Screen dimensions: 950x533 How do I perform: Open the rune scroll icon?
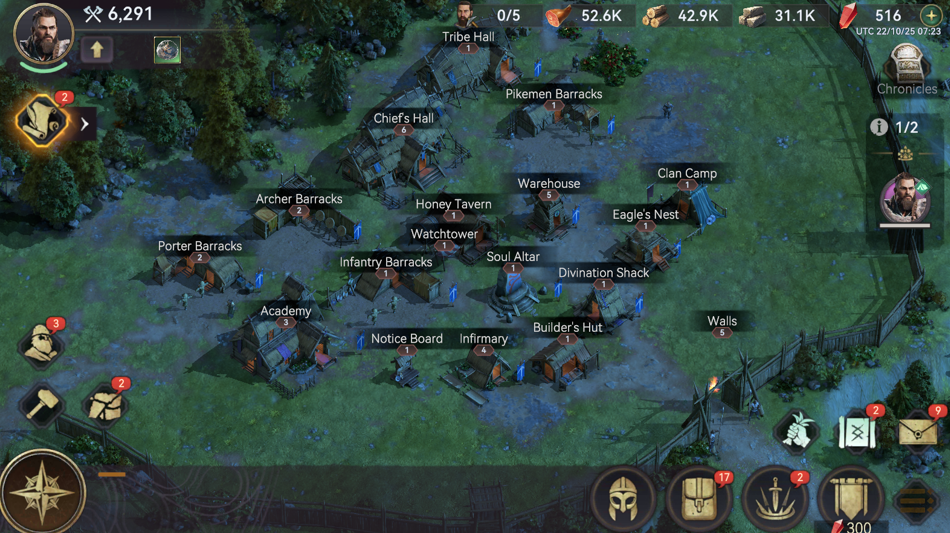(857, 432)
